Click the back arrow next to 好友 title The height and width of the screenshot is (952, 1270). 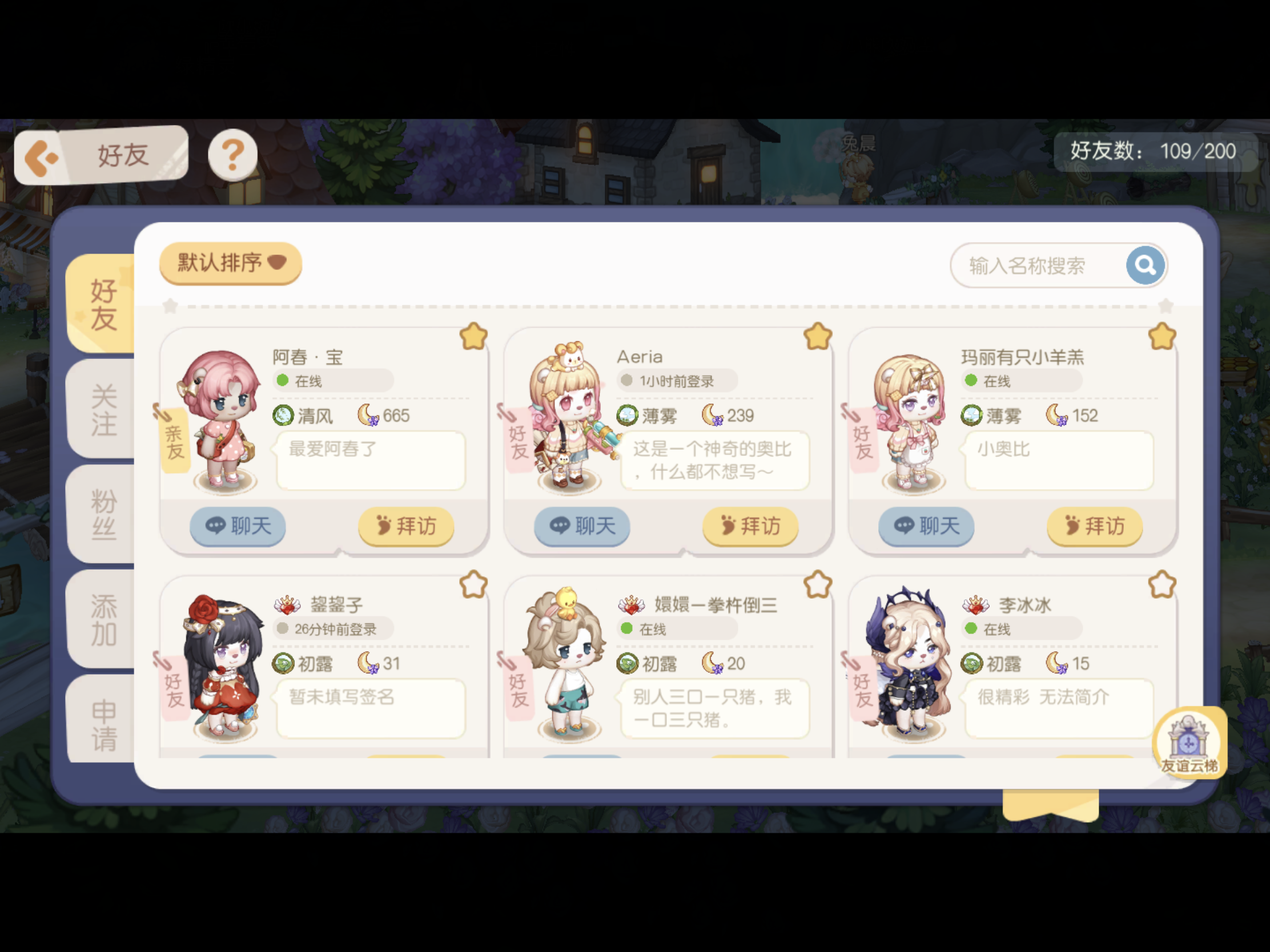[45, 154]
